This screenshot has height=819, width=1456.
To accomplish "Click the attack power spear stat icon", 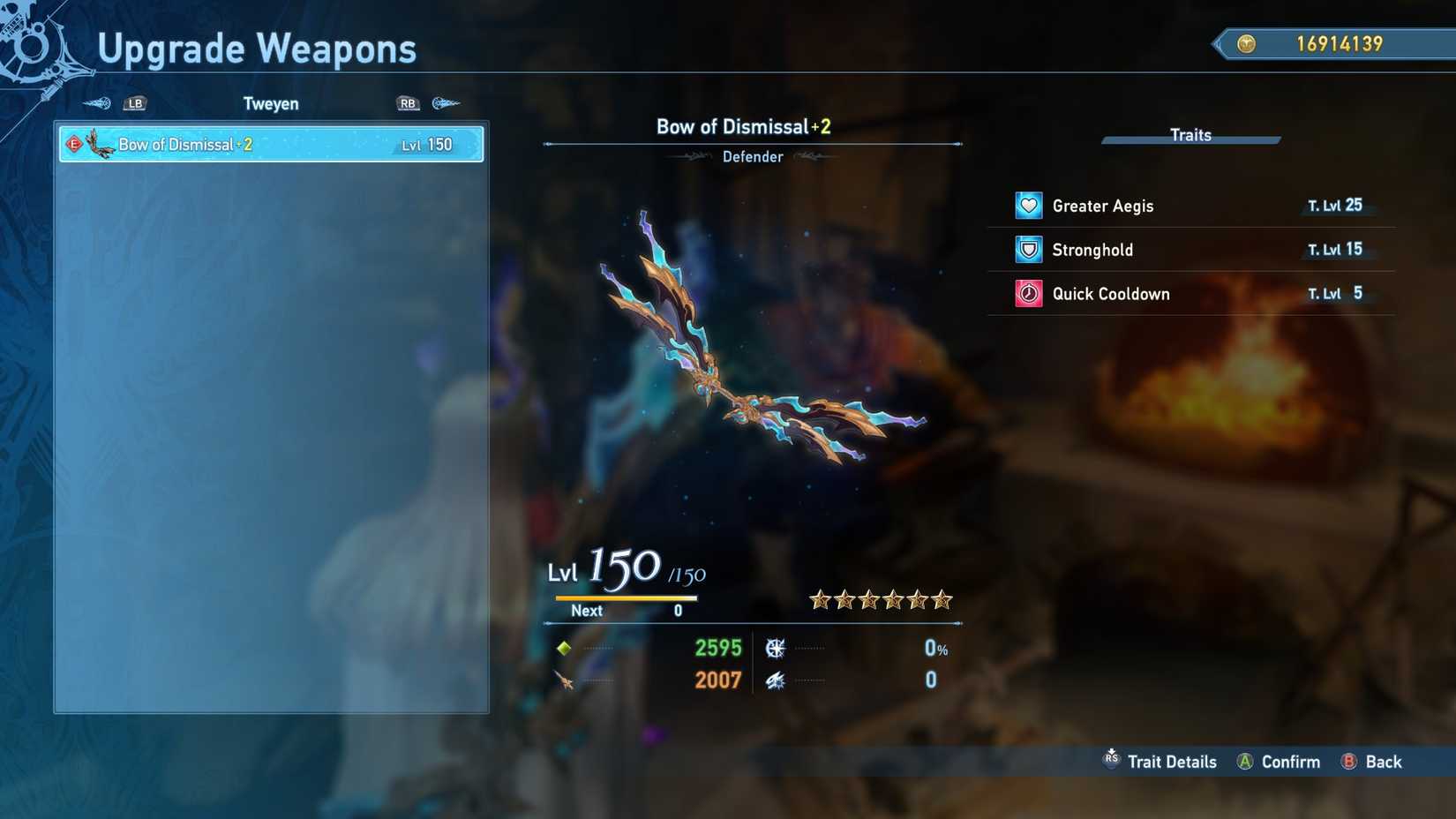I will (565, 680).
